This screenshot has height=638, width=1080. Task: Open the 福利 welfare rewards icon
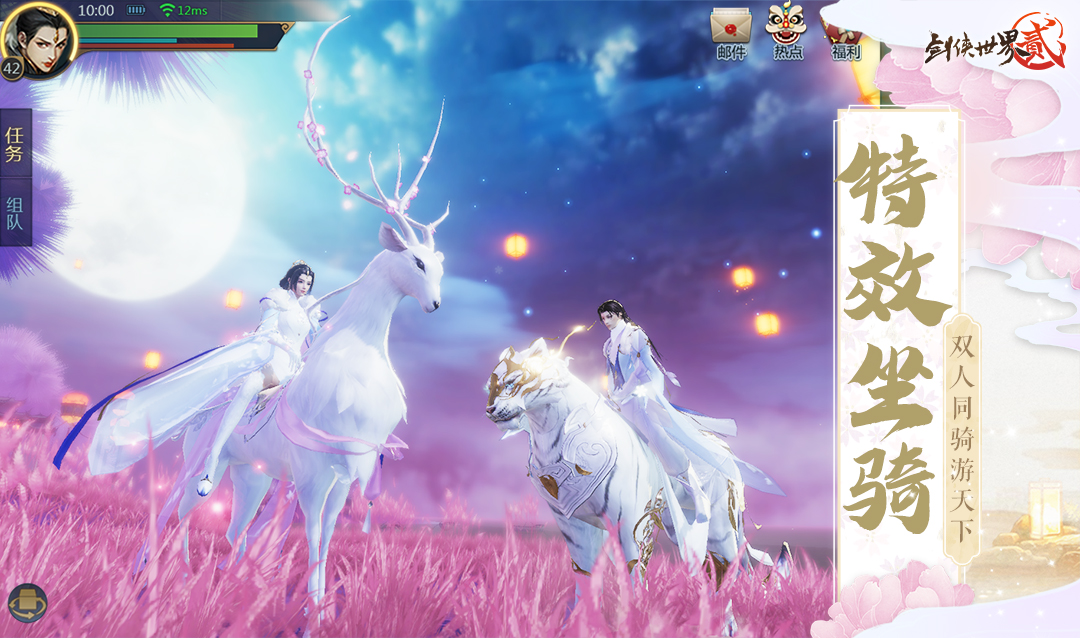coord(842,32)
